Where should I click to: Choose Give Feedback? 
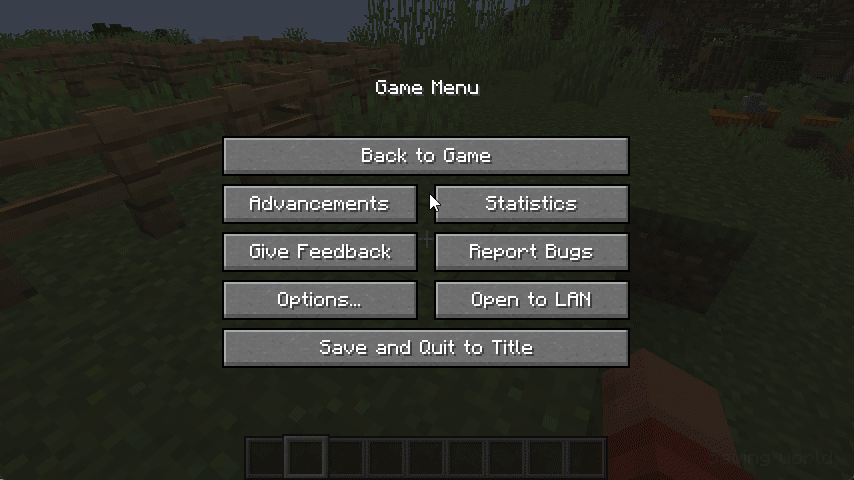[x=320, y=252]
